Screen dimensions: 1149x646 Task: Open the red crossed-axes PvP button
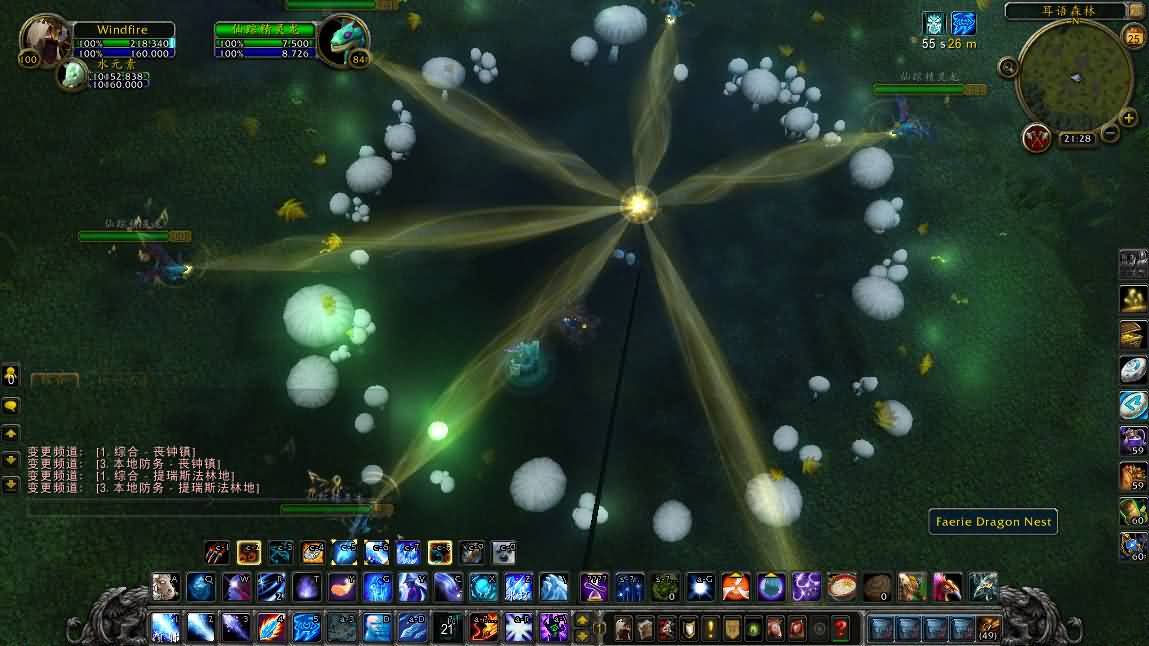(x=1037, y=138)
